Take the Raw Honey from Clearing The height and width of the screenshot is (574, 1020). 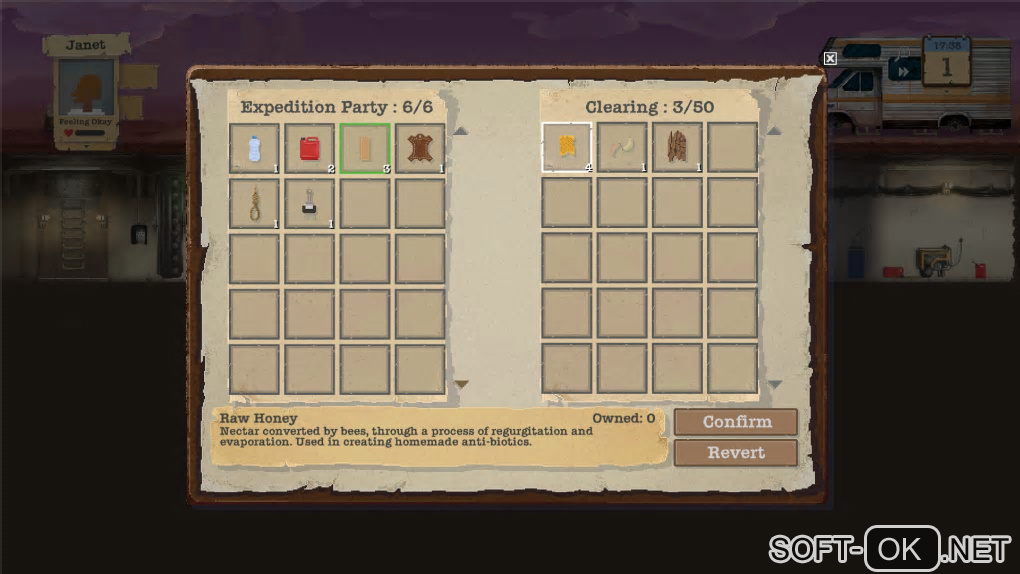pyautogui.click(x=567, y=148)
